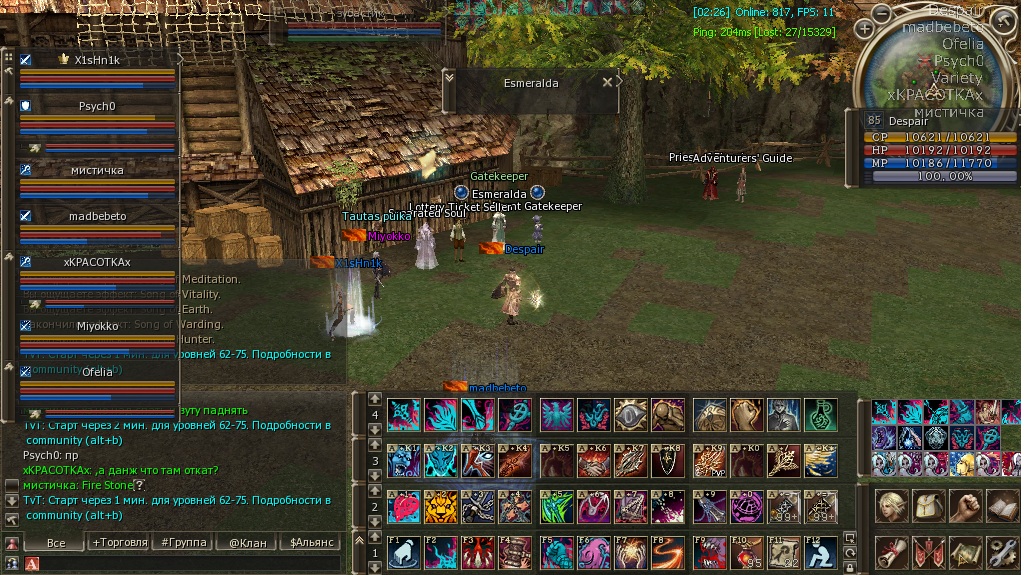Viewport: 1024px width, 575px height.
Task: Show the @Клан clan chat tab
Action: 247,542
